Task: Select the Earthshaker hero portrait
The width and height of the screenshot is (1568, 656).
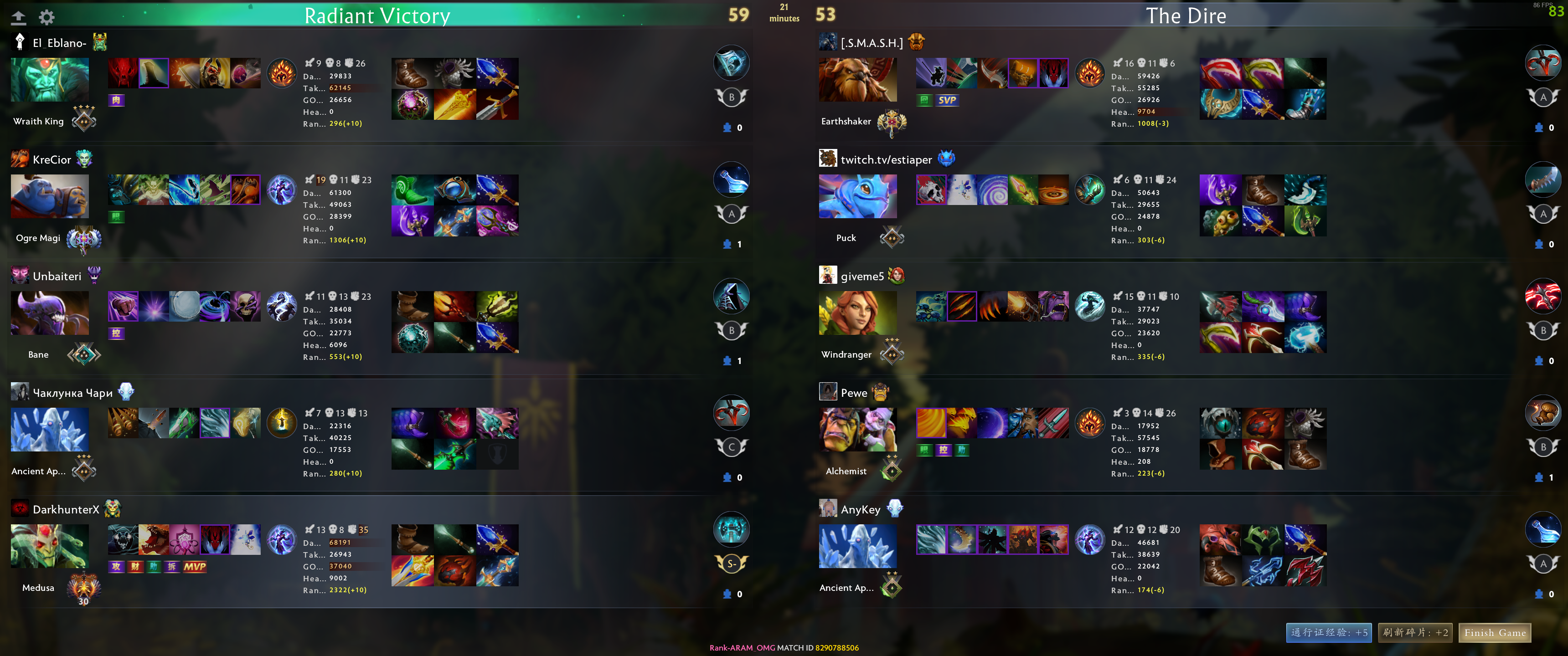Action: [857, 80]
